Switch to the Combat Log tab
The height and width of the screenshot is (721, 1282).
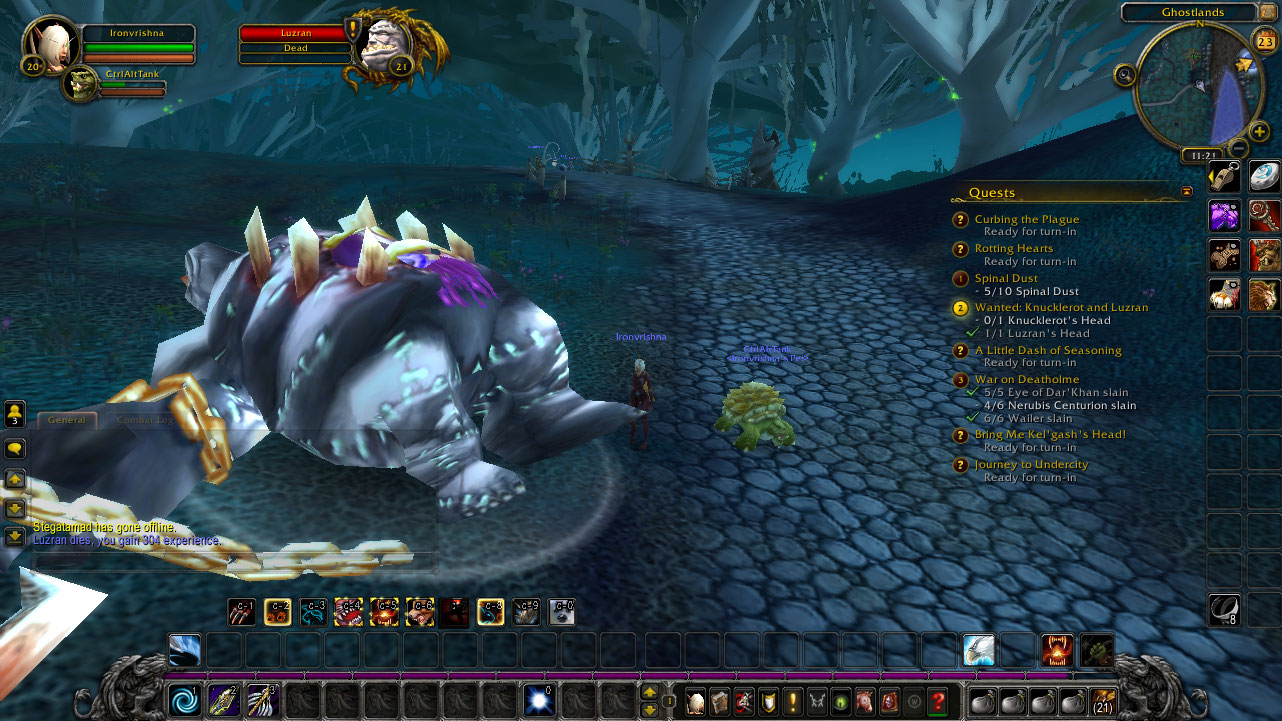click(x=146, y=420)
